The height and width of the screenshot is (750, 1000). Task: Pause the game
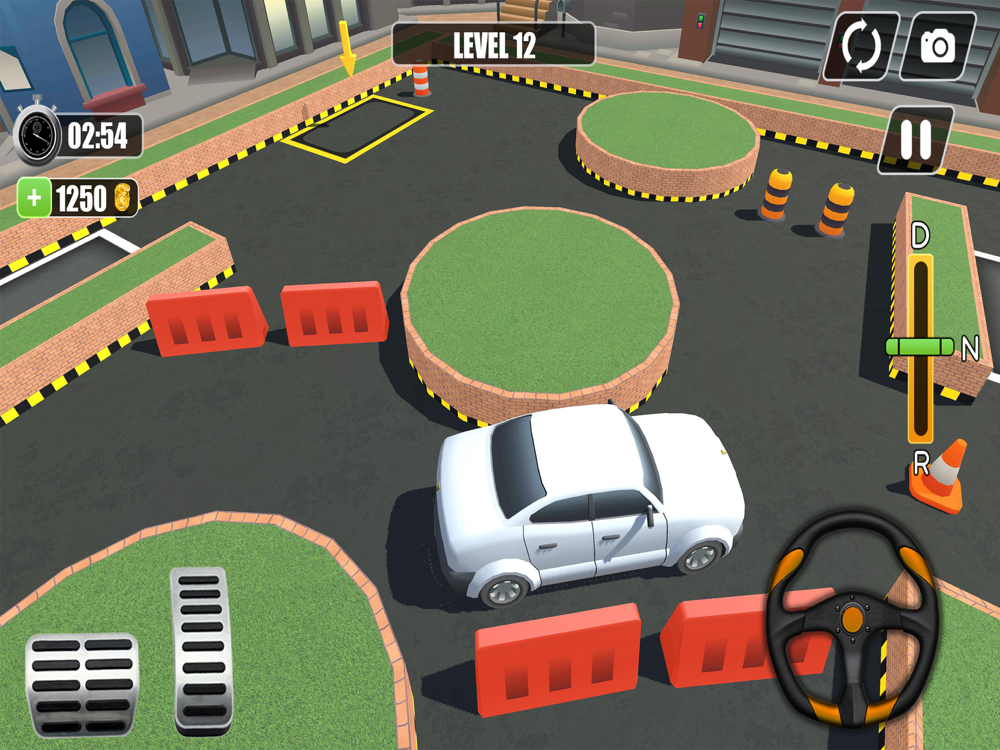(915, 140)
